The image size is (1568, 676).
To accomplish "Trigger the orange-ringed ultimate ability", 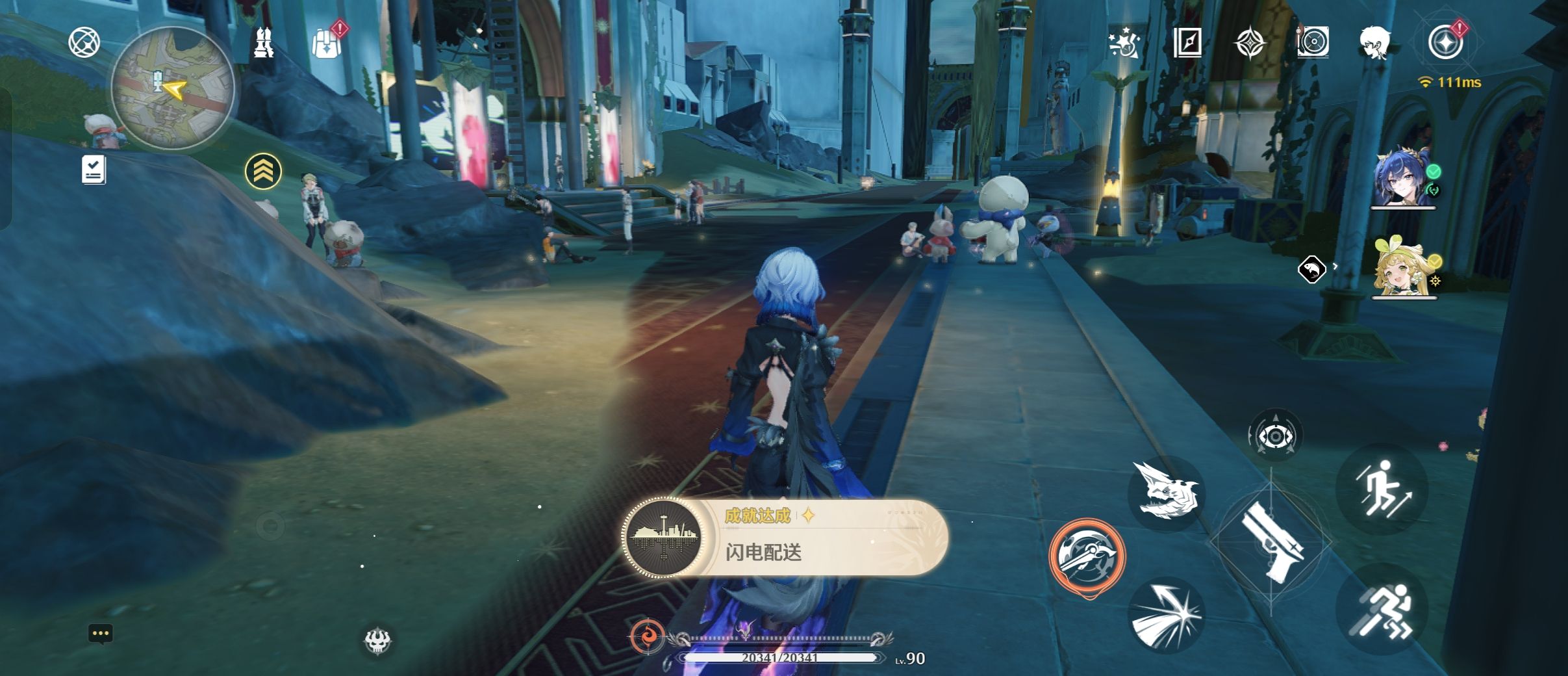I will (x=1087, y=555).
